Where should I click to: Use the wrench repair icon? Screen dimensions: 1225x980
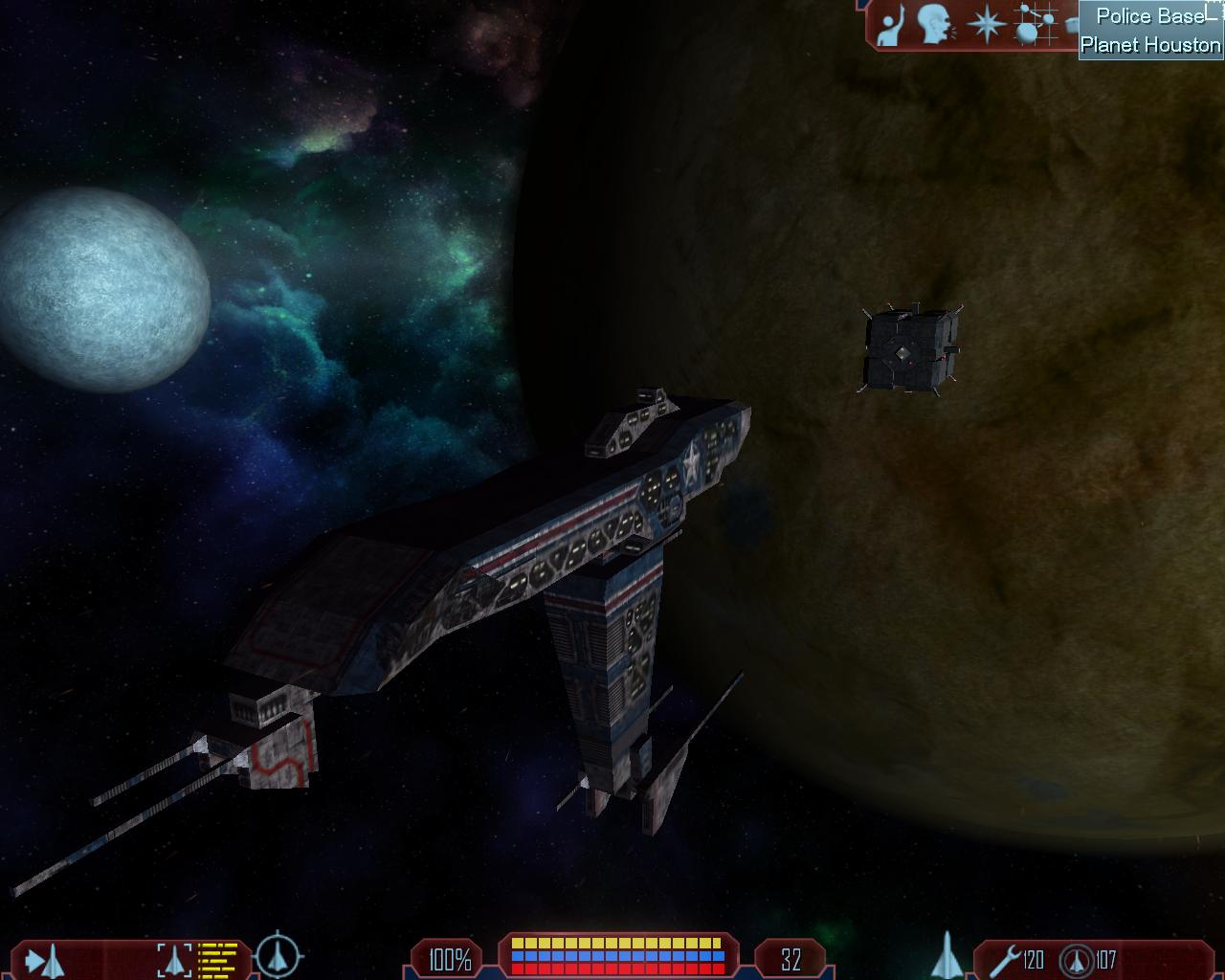1005,959
